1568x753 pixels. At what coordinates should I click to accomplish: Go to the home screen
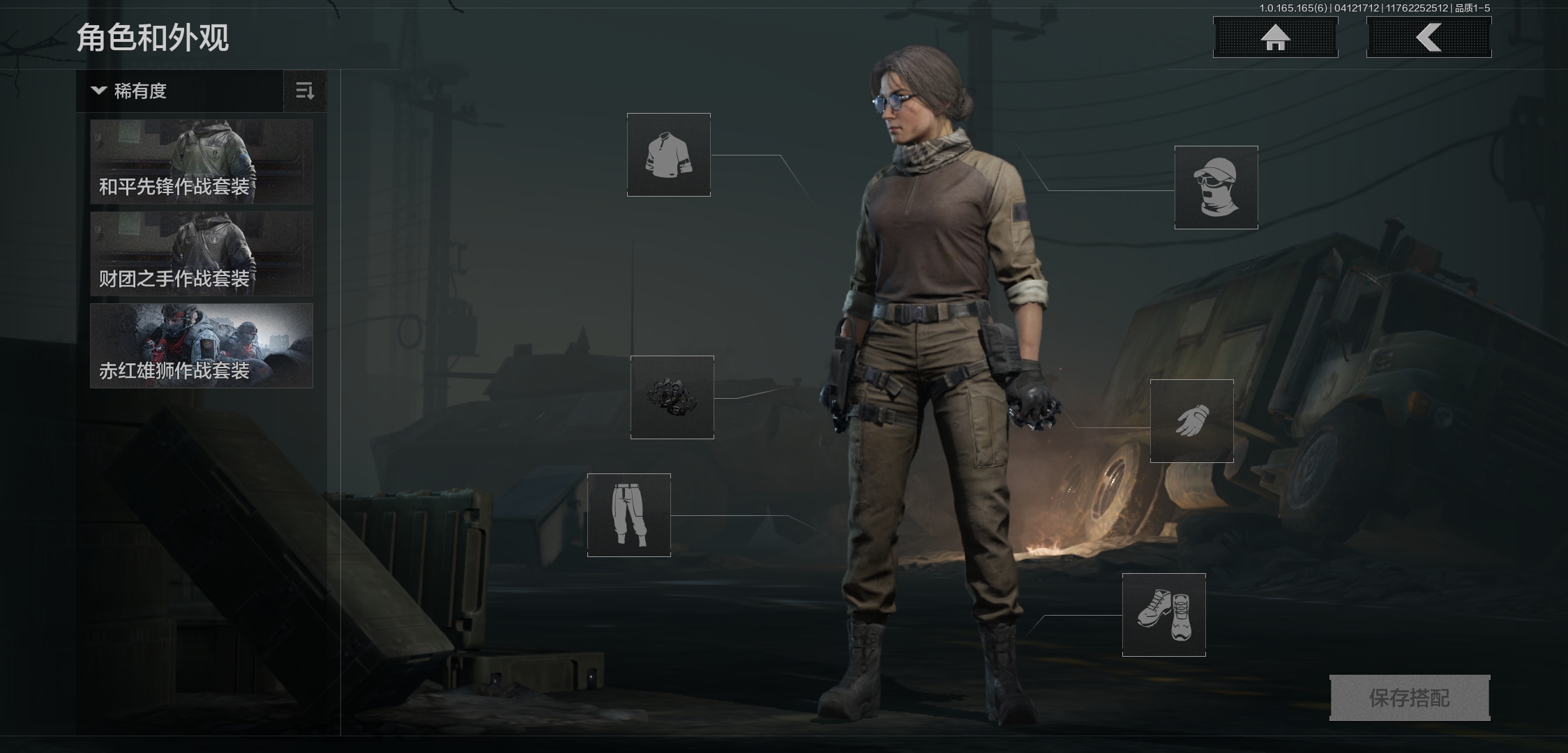click(1275, 37)
